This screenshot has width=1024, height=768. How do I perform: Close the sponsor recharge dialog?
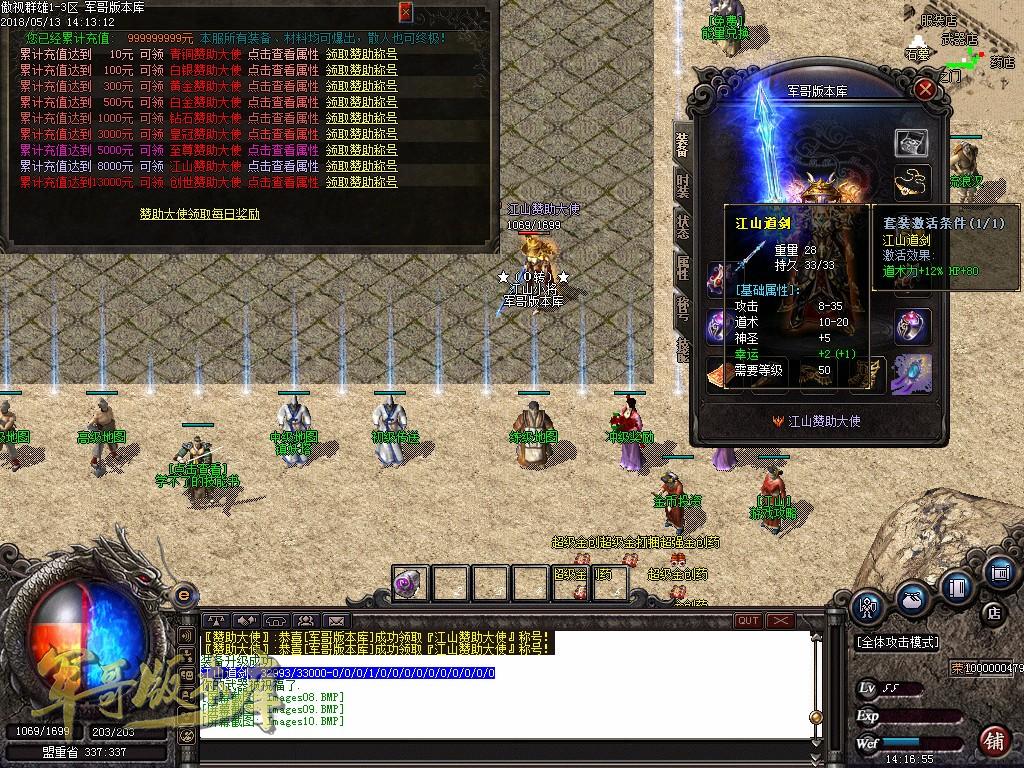(x=405, y=12)
